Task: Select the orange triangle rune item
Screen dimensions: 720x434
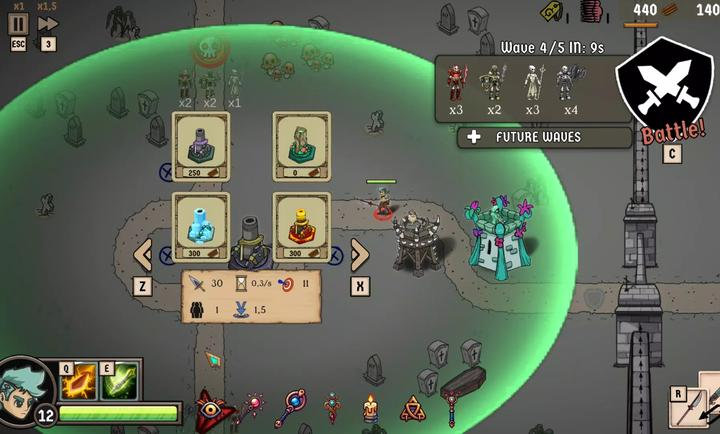Action: point(411,408)
